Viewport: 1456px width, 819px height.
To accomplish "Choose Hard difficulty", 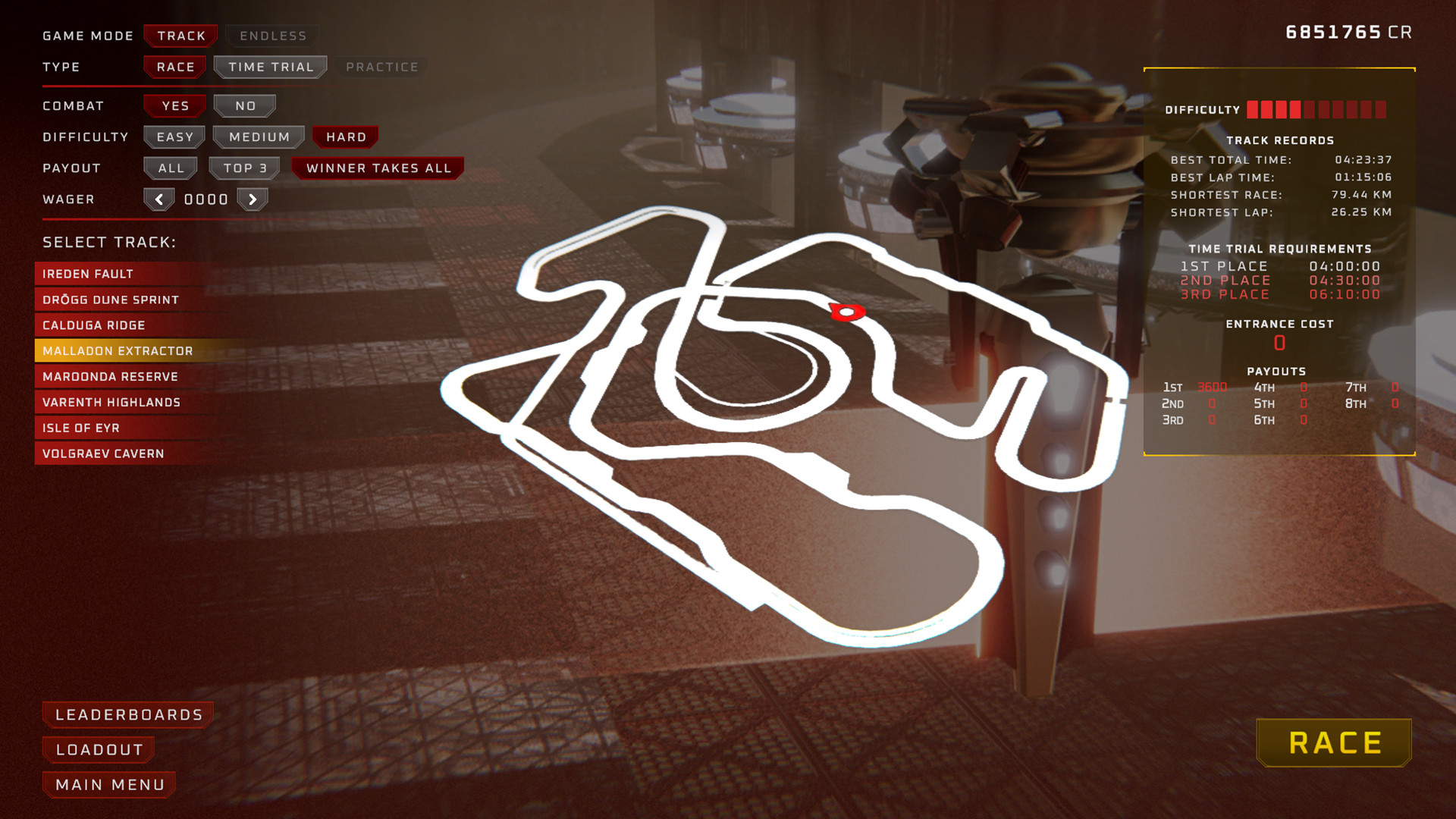I will [345, 136].
